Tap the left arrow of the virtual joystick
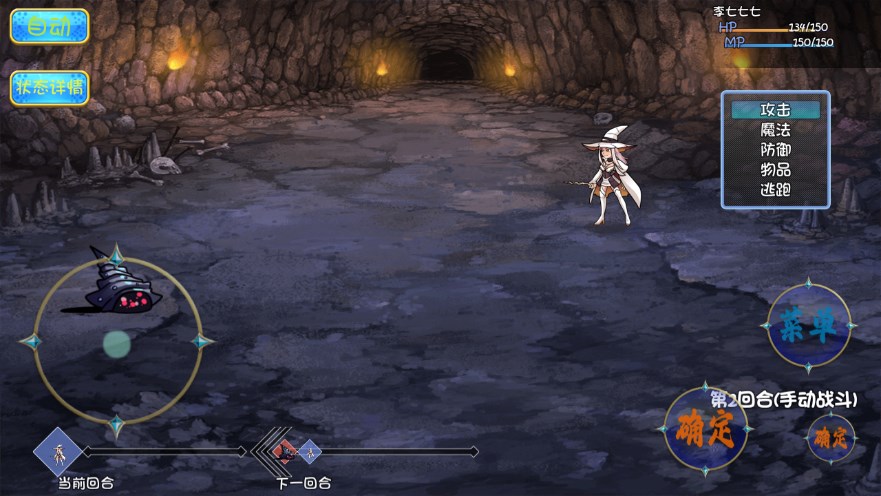 pos(31,342)
